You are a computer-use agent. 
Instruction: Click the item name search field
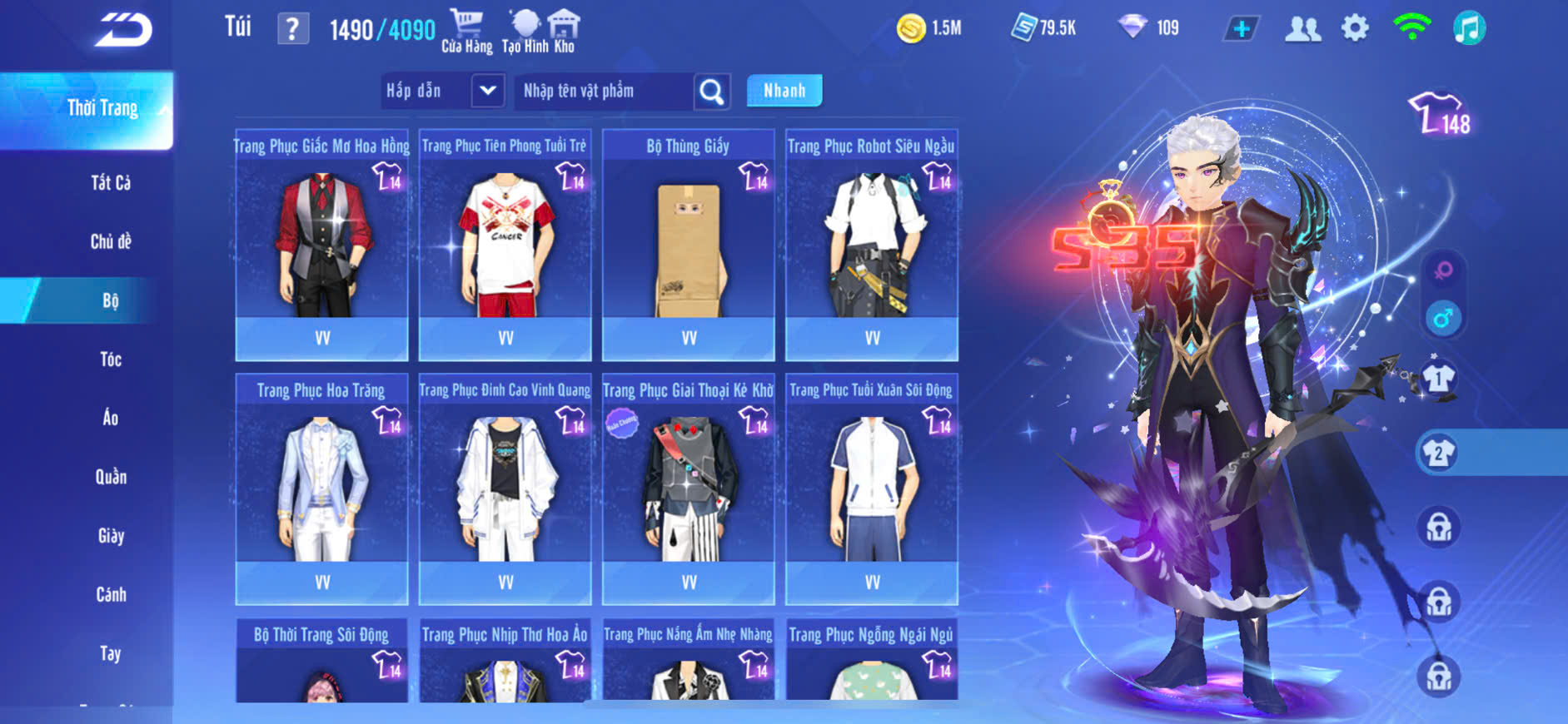[604, 91]
